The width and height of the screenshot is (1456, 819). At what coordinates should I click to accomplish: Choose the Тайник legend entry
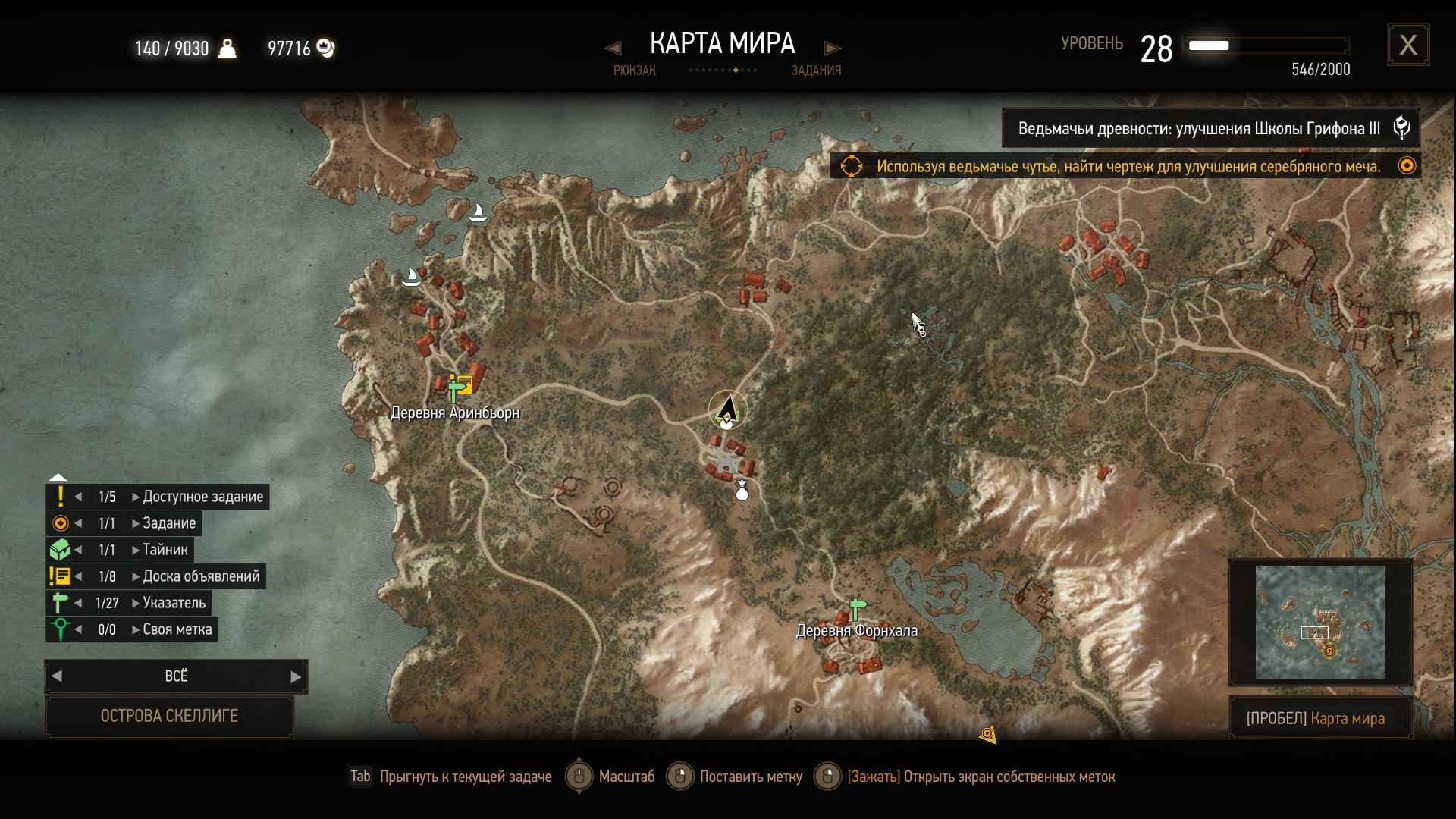[x=165, y=550]
